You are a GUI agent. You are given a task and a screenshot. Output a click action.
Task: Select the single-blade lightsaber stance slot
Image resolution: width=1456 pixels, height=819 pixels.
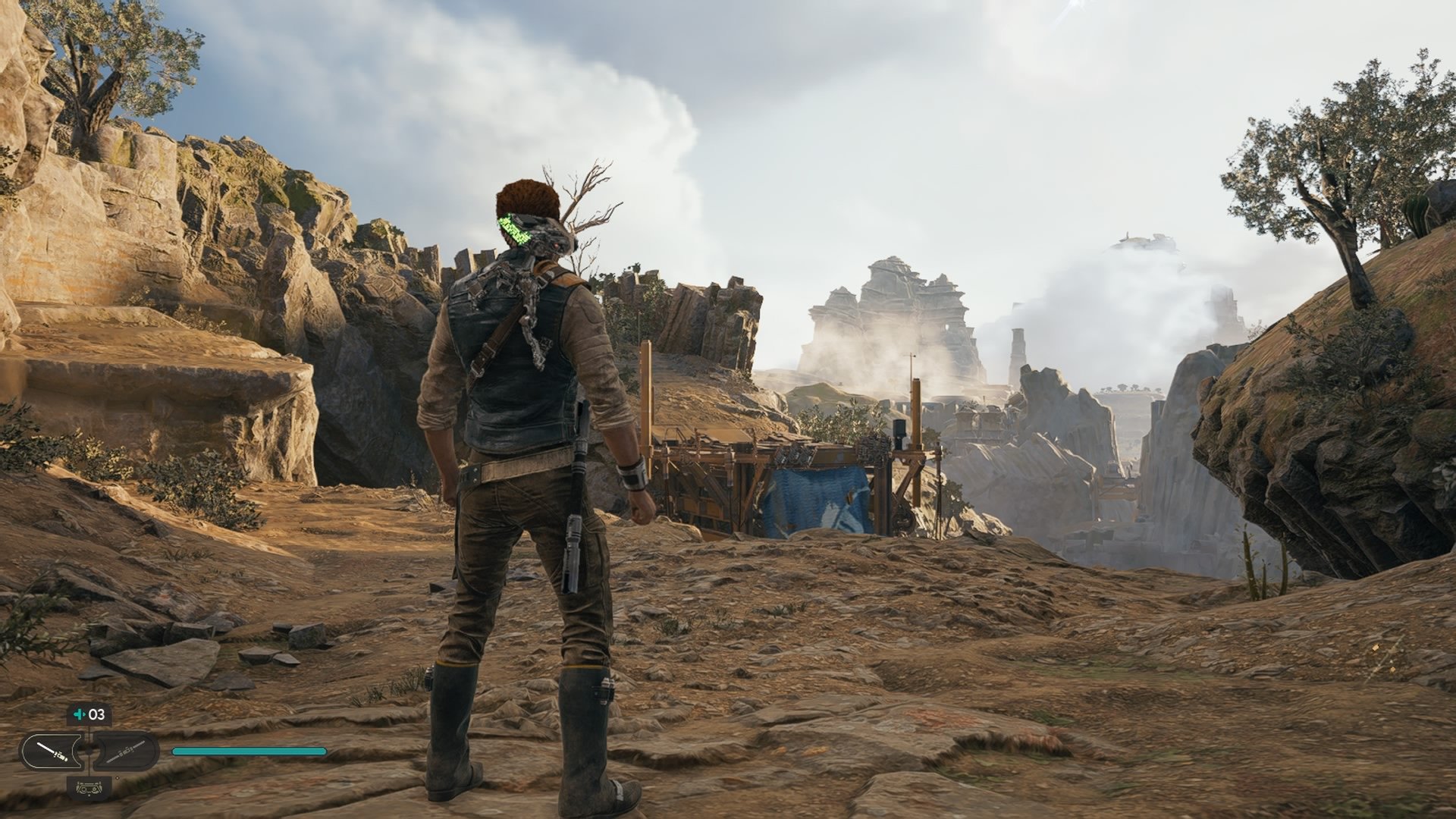52,752
